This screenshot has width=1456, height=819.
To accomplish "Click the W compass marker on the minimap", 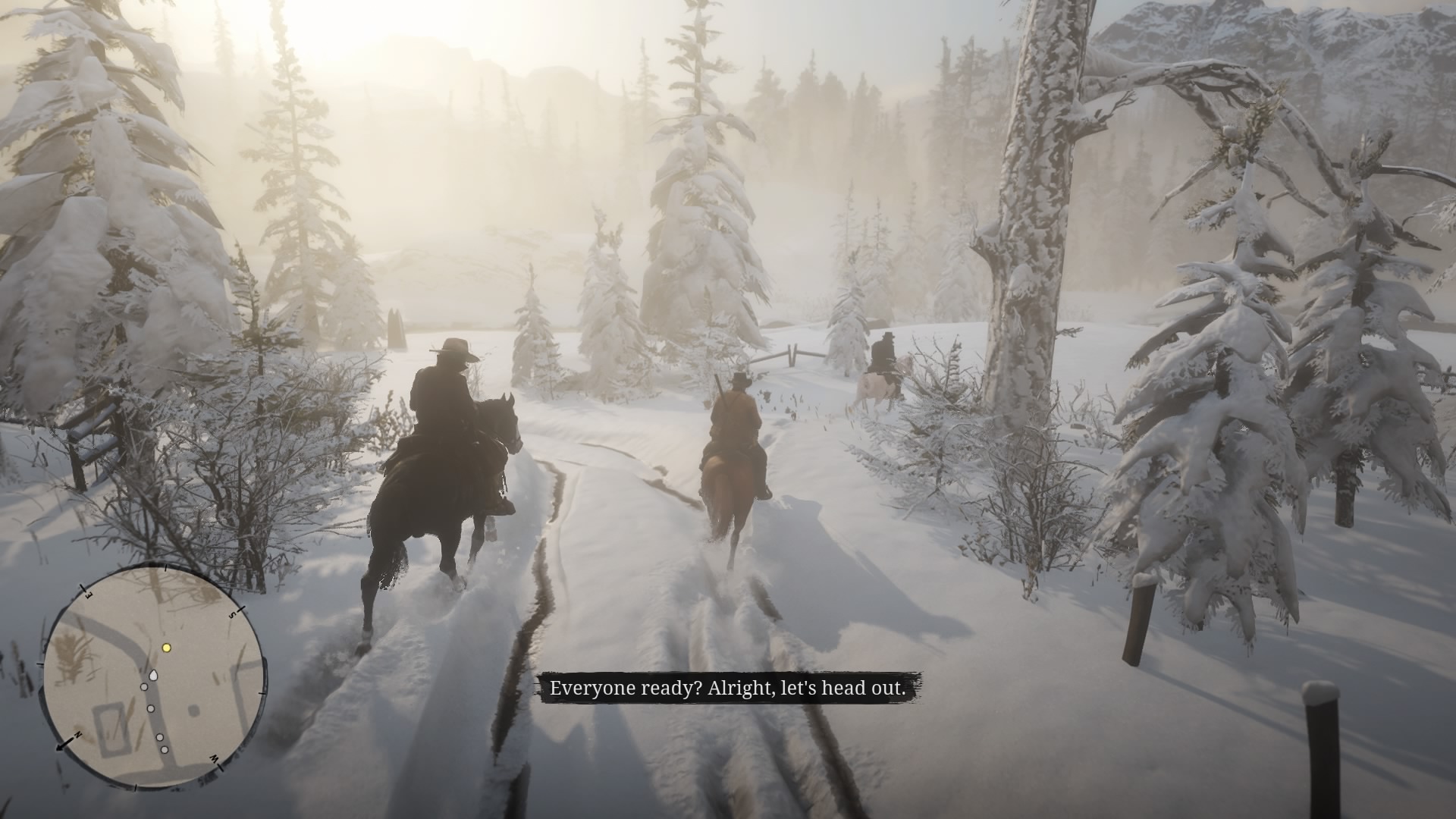I will pos(214,759).
